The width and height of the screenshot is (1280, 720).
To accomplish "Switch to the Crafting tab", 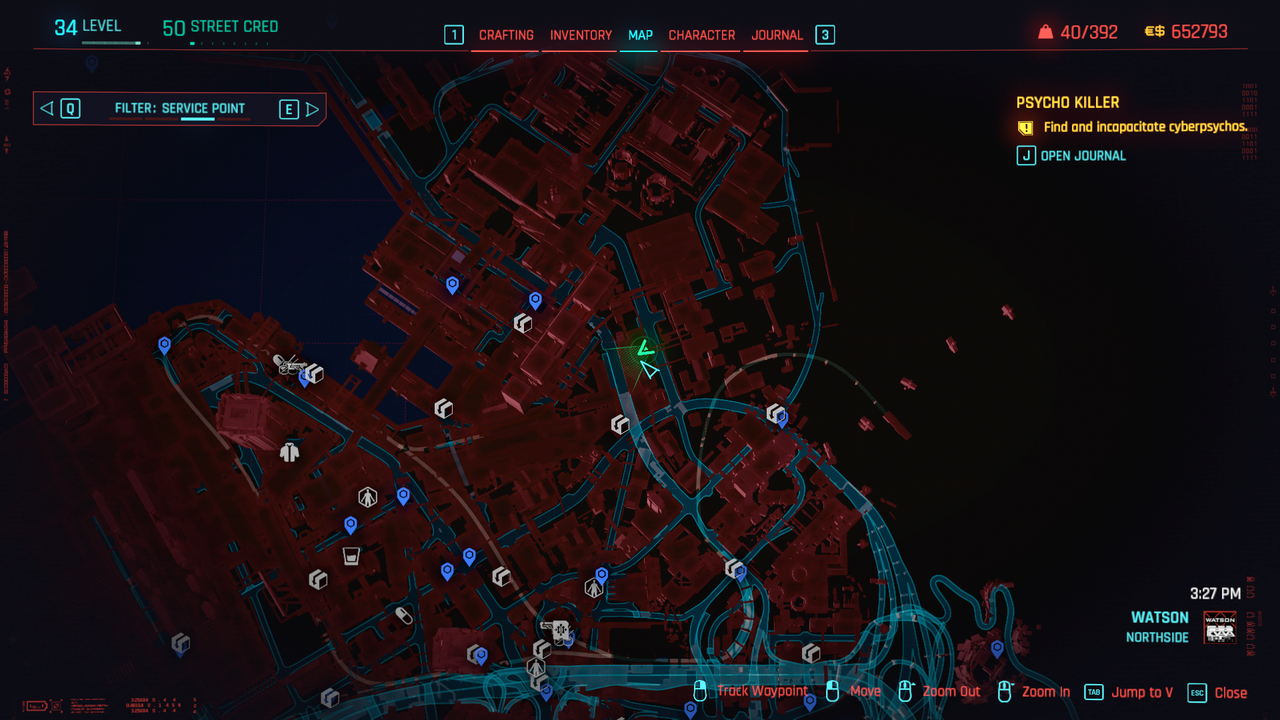I will click(x=506, y=35).
